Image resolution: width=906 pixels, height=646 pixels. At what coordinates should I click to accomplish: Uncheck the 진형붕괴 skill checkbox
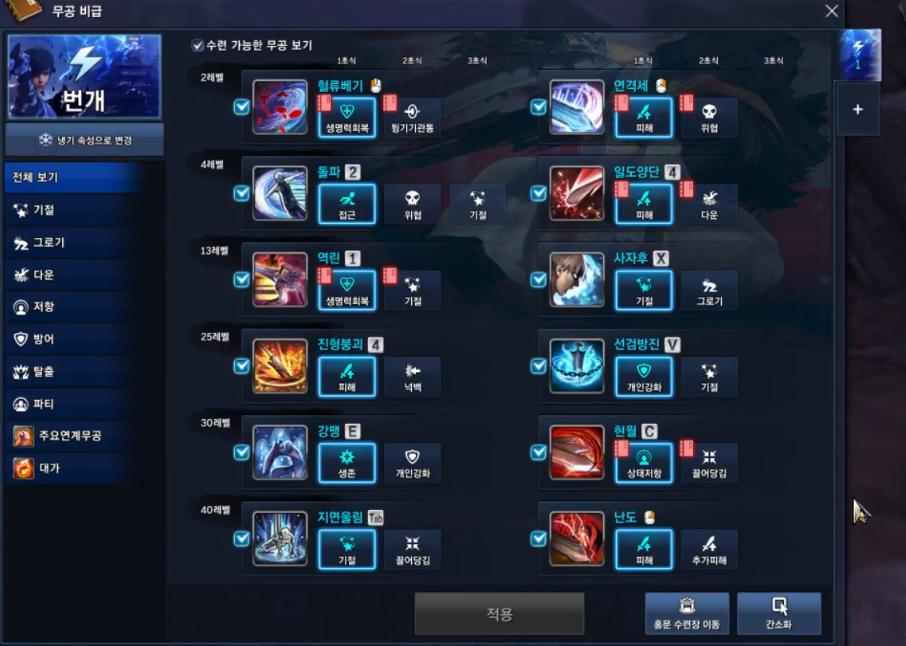click(x=241, y=366)
